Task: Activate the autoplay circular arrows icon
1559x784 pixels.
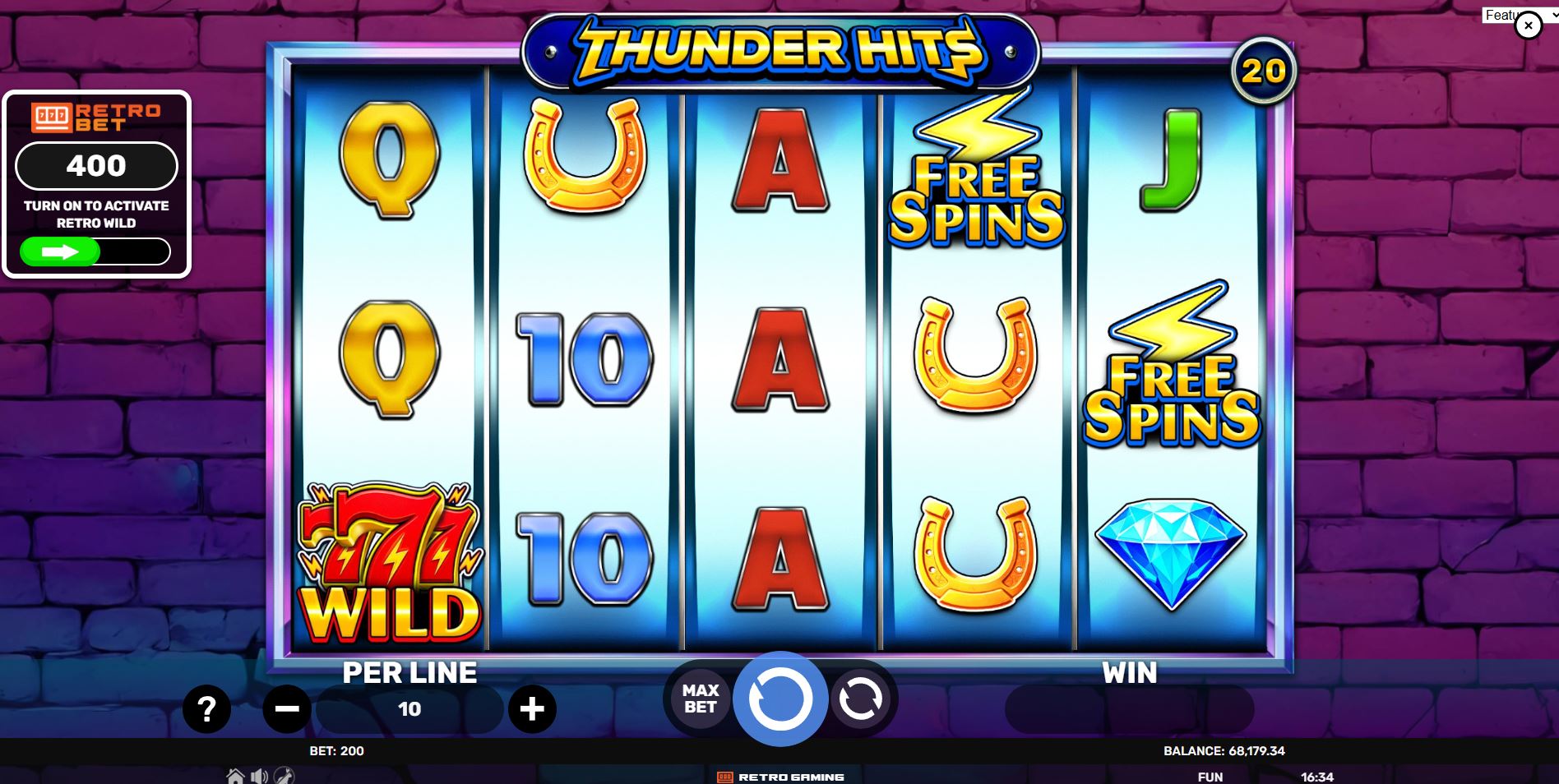Action: [x=861, y=699]
